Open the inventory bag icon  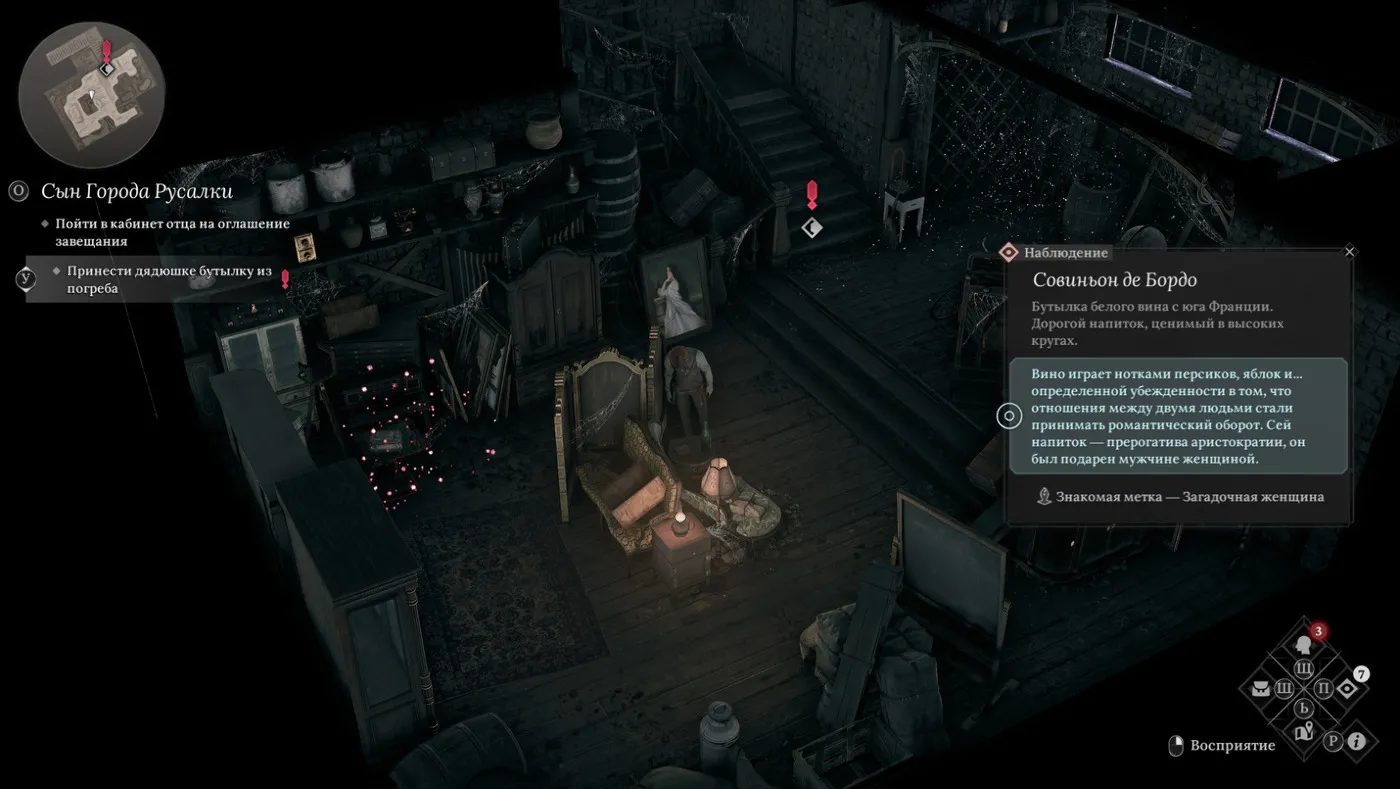tap(1259, 688)
